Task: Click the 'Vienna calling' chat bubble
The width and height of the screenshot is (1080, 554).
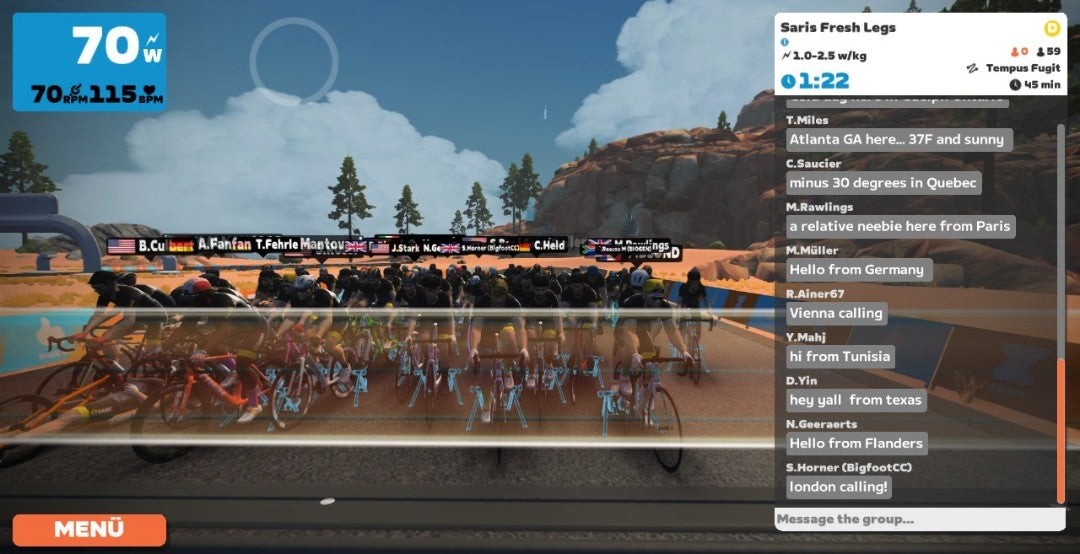Action: point(836,313)
